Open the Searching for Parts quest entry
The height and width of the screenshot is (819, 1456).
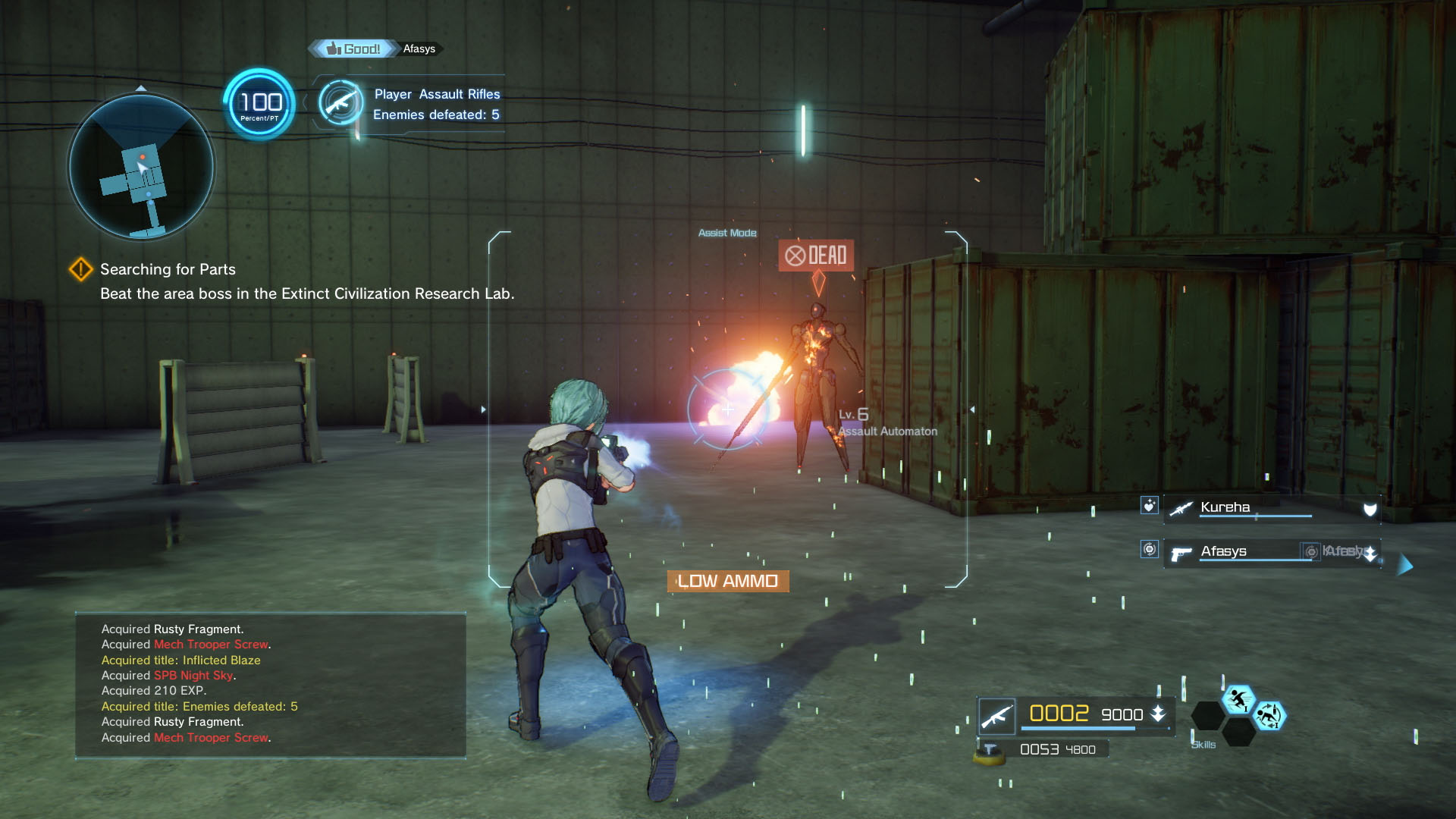[167, 269]
